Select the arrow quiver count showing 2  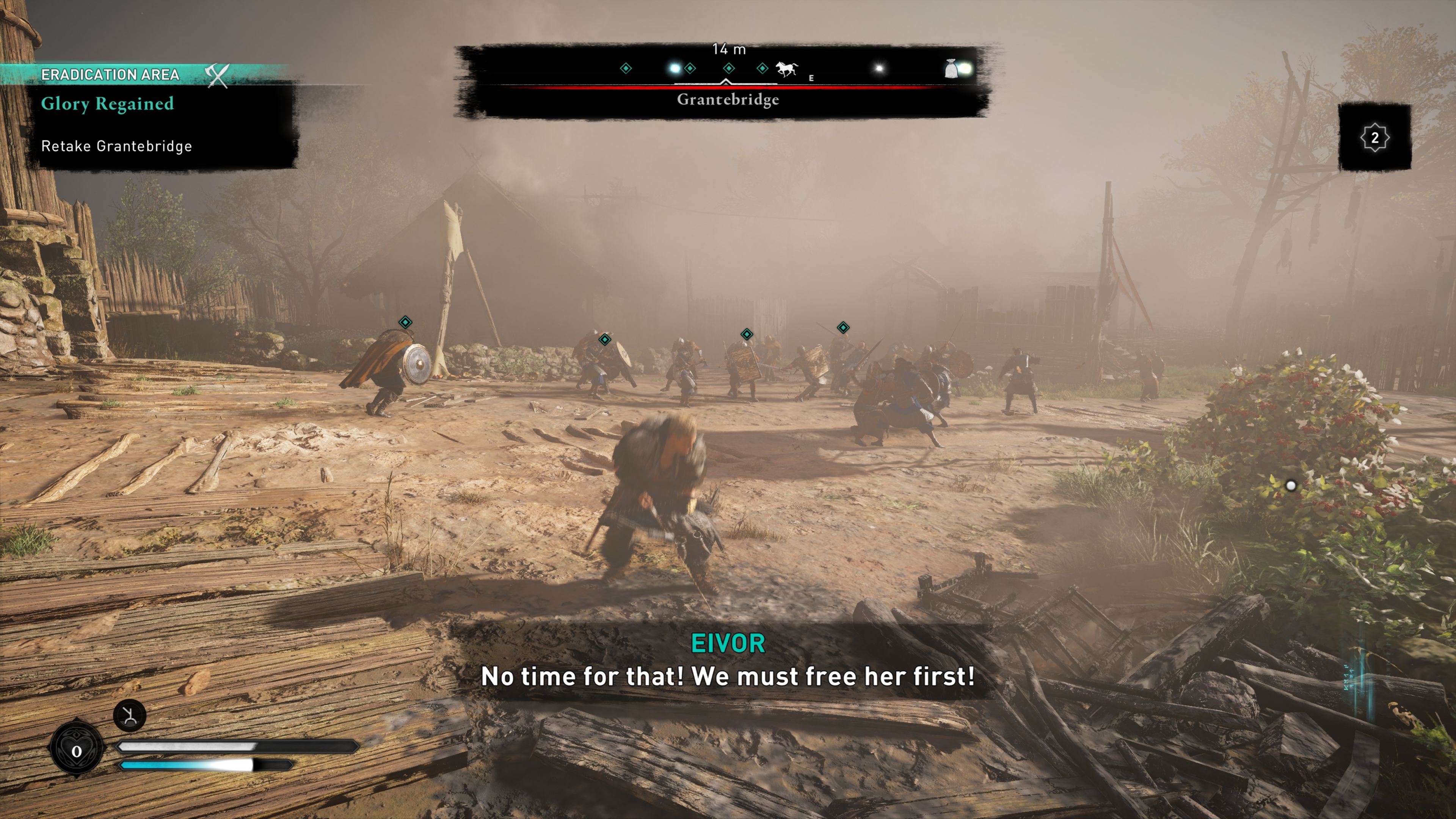pos(1374,137)
